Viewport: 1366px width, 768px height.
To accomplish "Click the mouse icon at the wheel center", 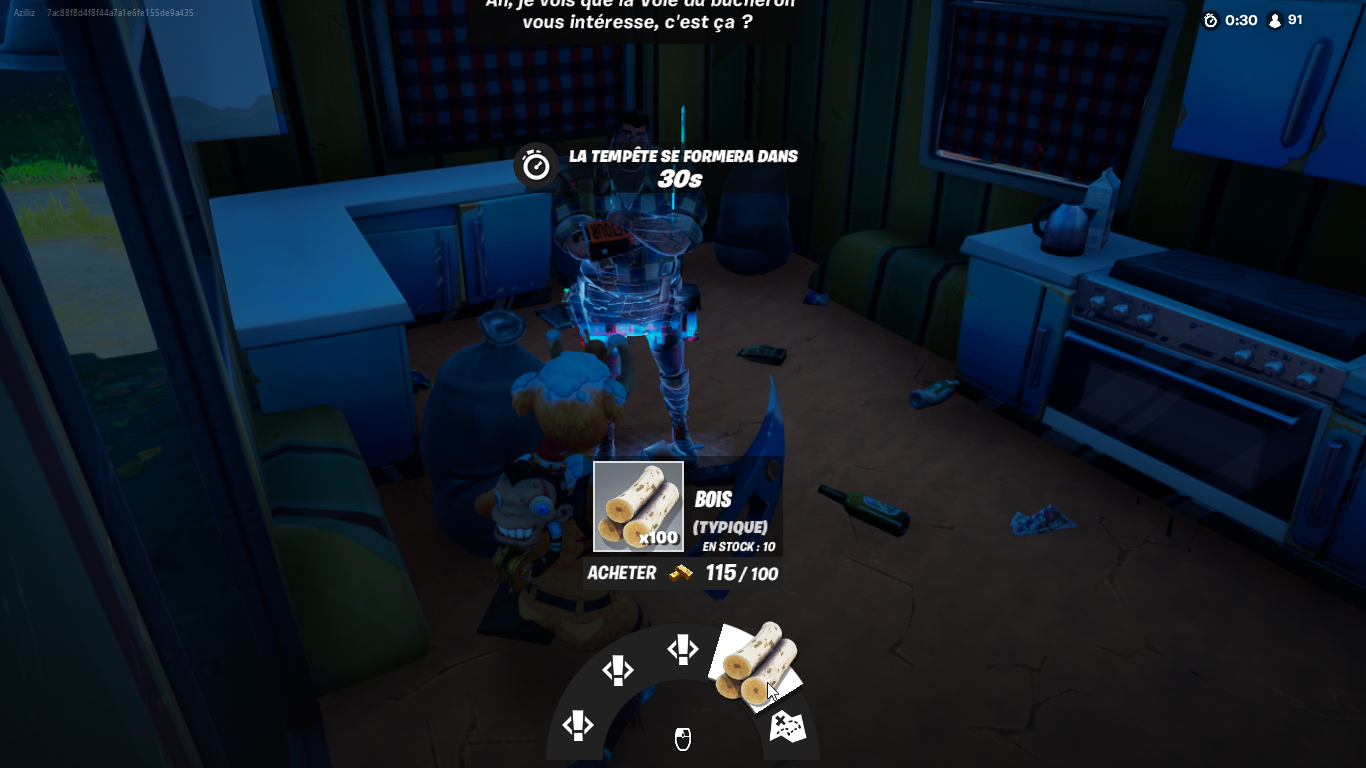I will [x=683, y=741].
